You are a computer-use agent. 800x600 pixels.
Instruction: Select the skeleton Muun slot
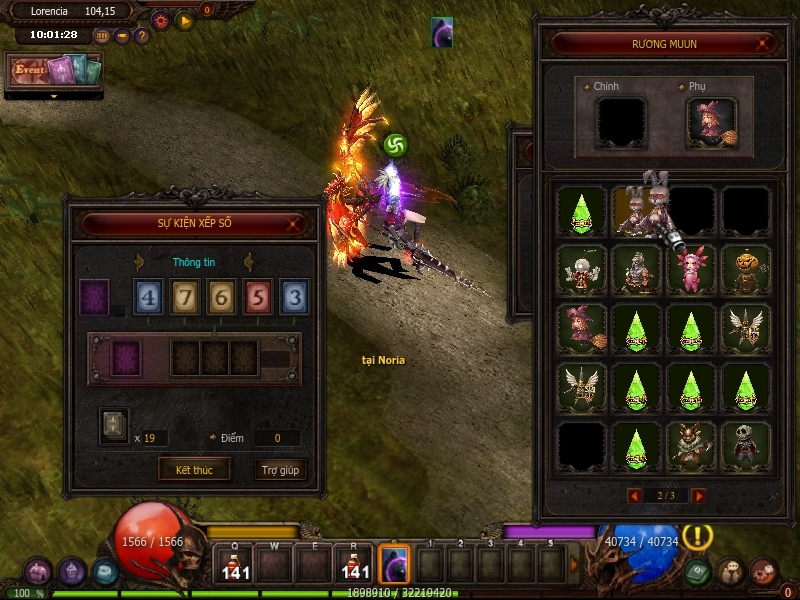[746, 446]
